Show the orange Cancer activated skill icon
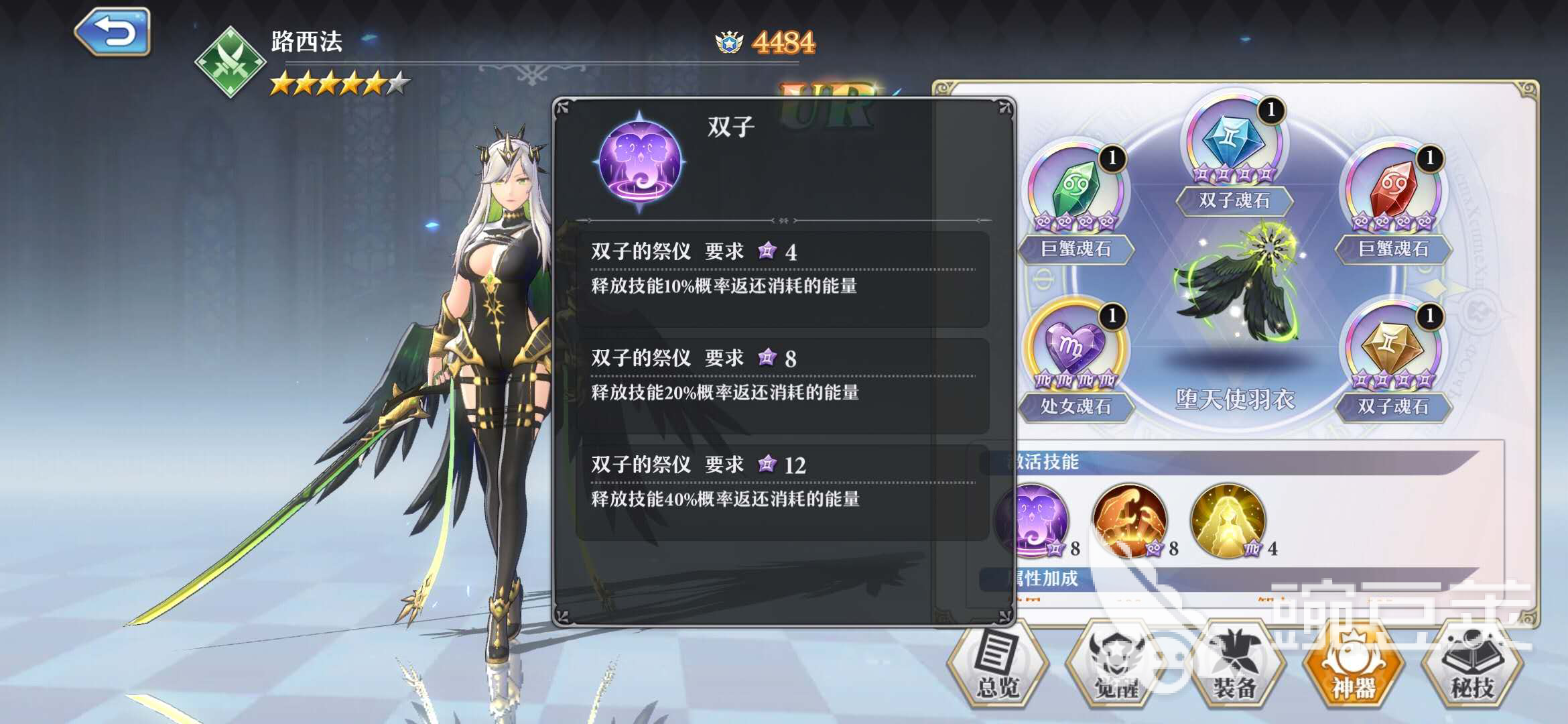Image resolution: width=1568 pixels, height=724 pixels. coord(1130,520)
